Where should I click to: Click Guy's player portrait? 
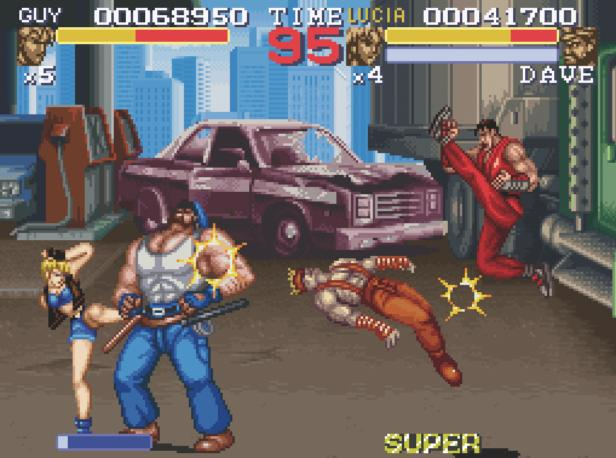pyautogui.click(x=33, y=45)
